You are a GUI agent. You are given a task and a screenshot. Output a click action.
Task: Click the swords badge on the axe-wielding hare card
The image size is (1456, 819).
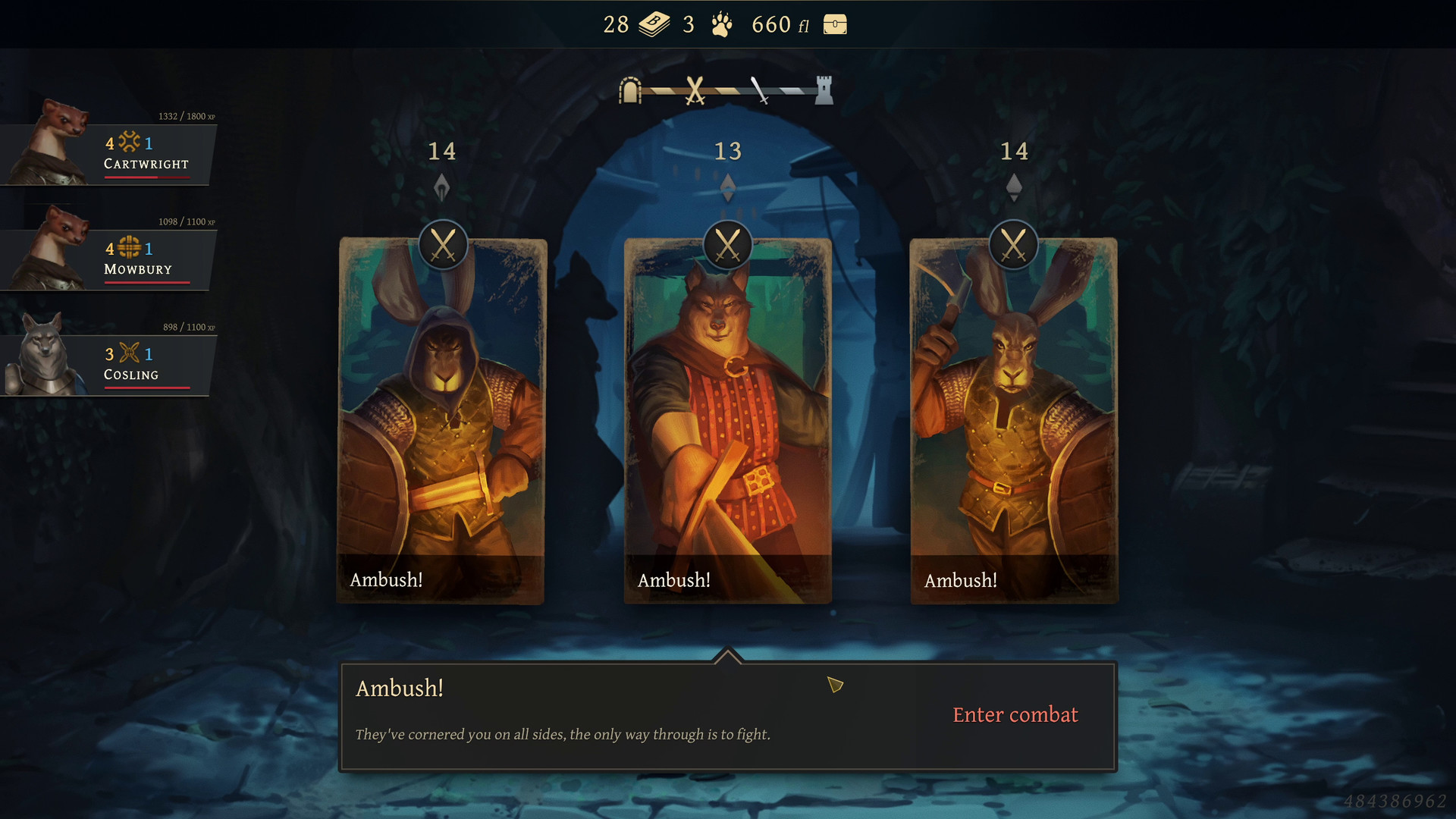click(1014, 244)
